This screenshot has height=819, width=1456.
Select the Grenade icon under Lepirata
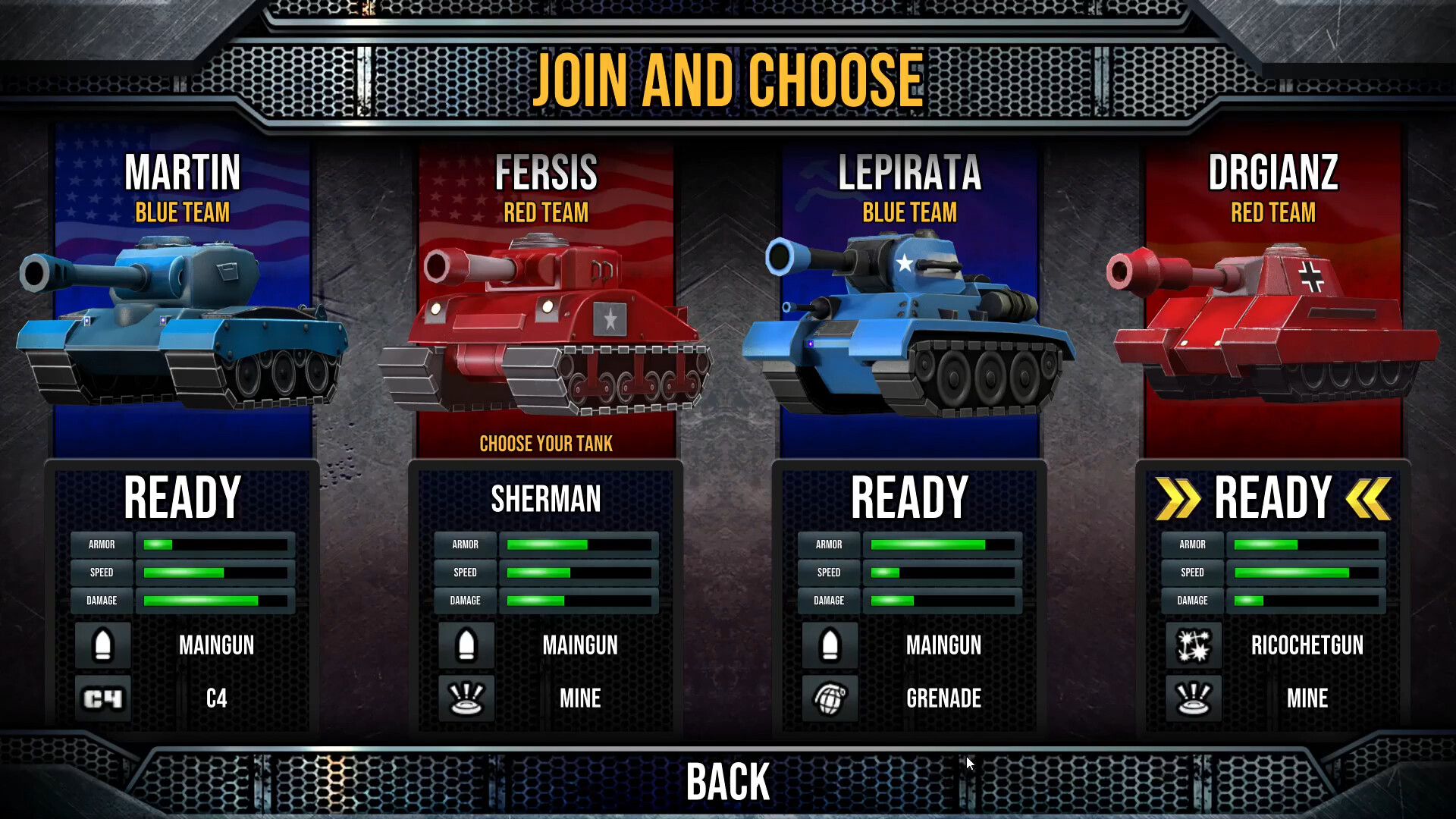pyautogui.click(x=829, y=698)
